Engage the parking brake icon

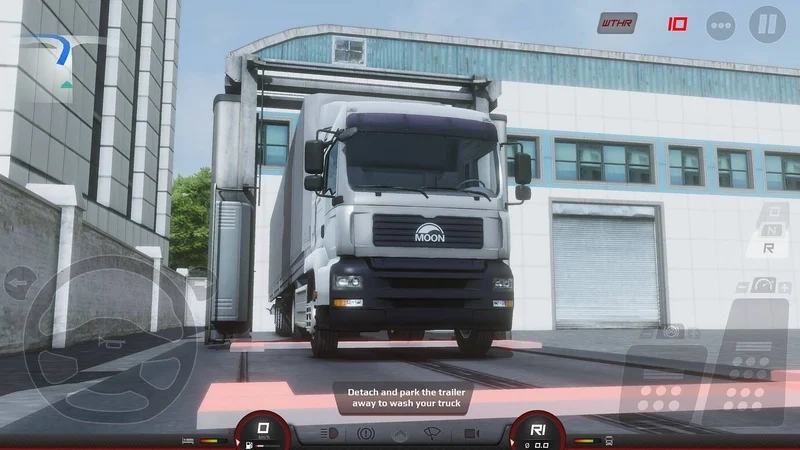365,434
